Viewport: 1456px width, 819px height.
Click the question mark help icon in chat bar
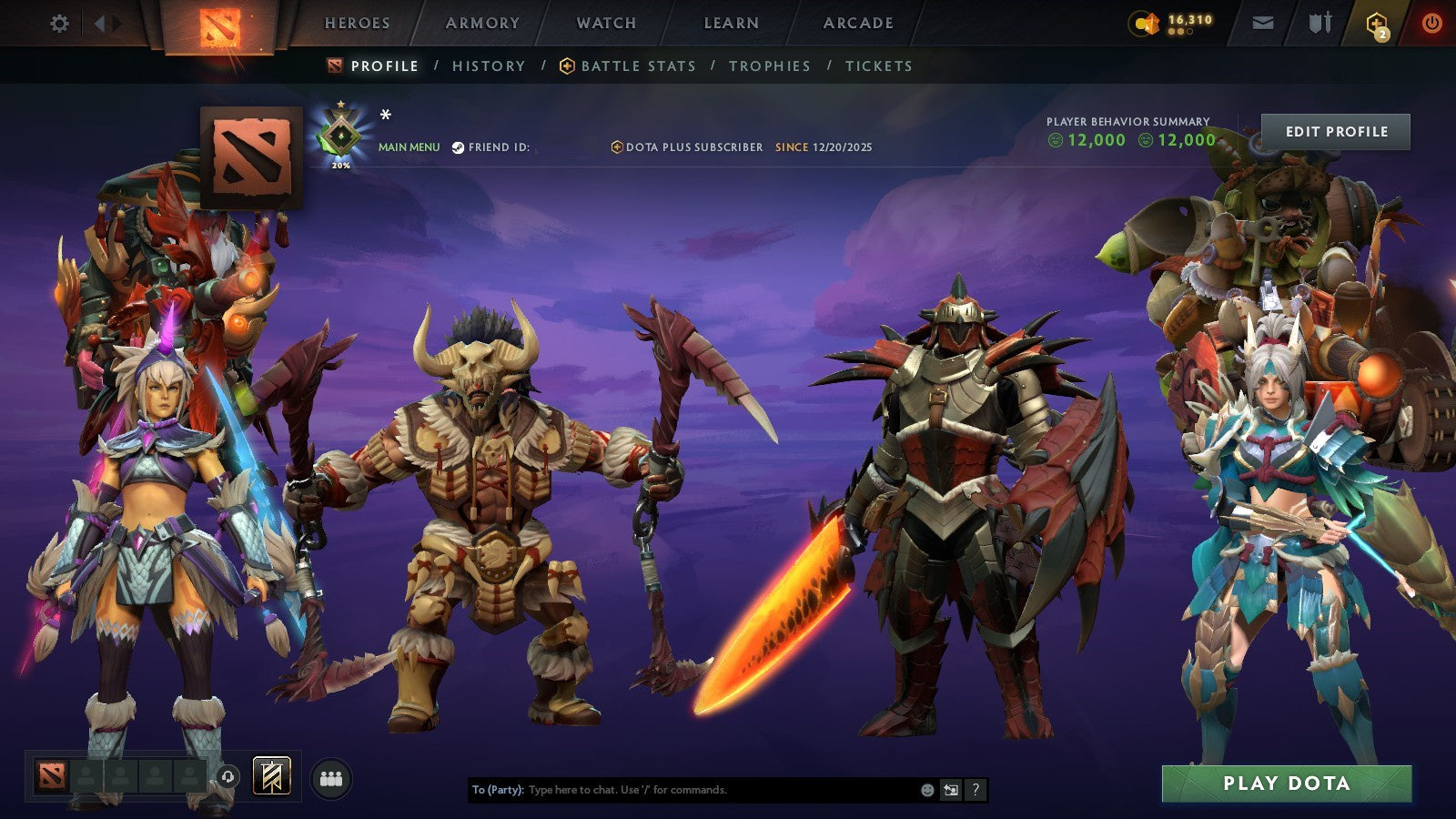[976, 790]
